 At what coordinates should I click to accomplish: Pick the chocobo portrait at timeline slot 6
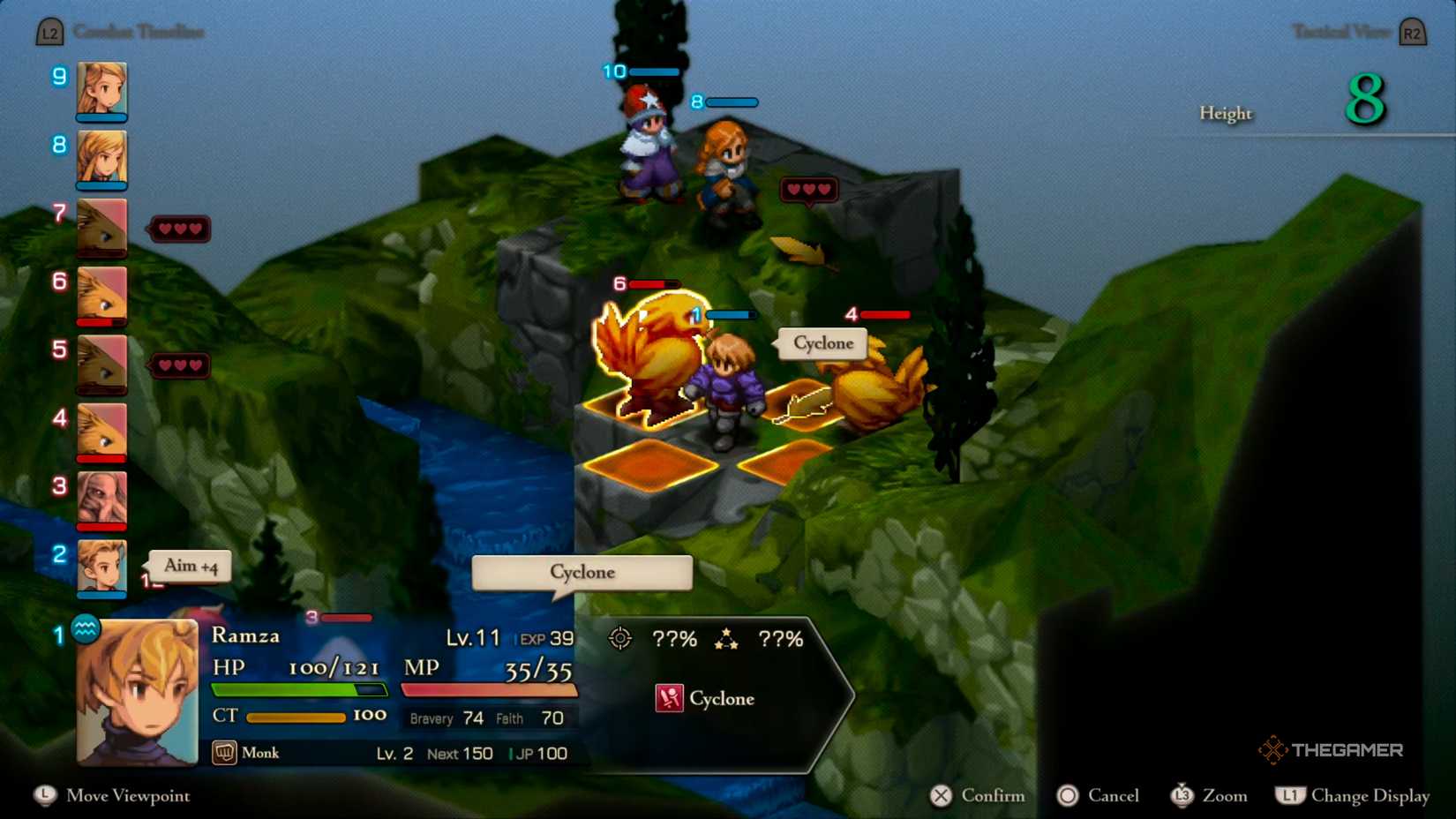coord(101,294)
